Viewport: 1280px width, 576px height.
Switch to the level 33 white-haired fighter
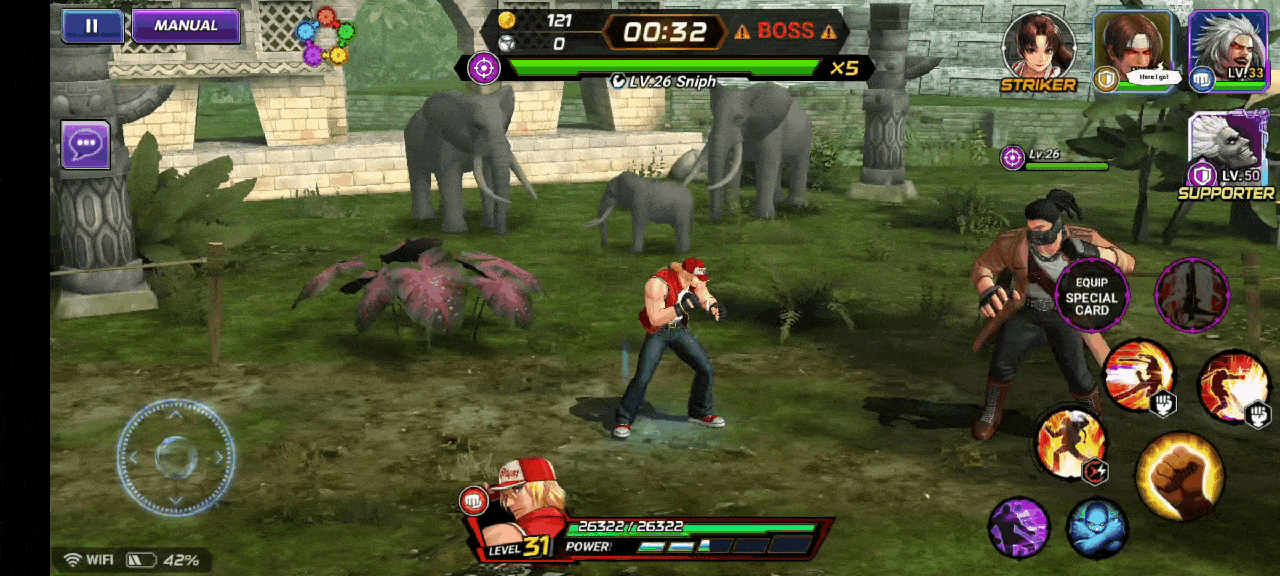click(1228, 50)
